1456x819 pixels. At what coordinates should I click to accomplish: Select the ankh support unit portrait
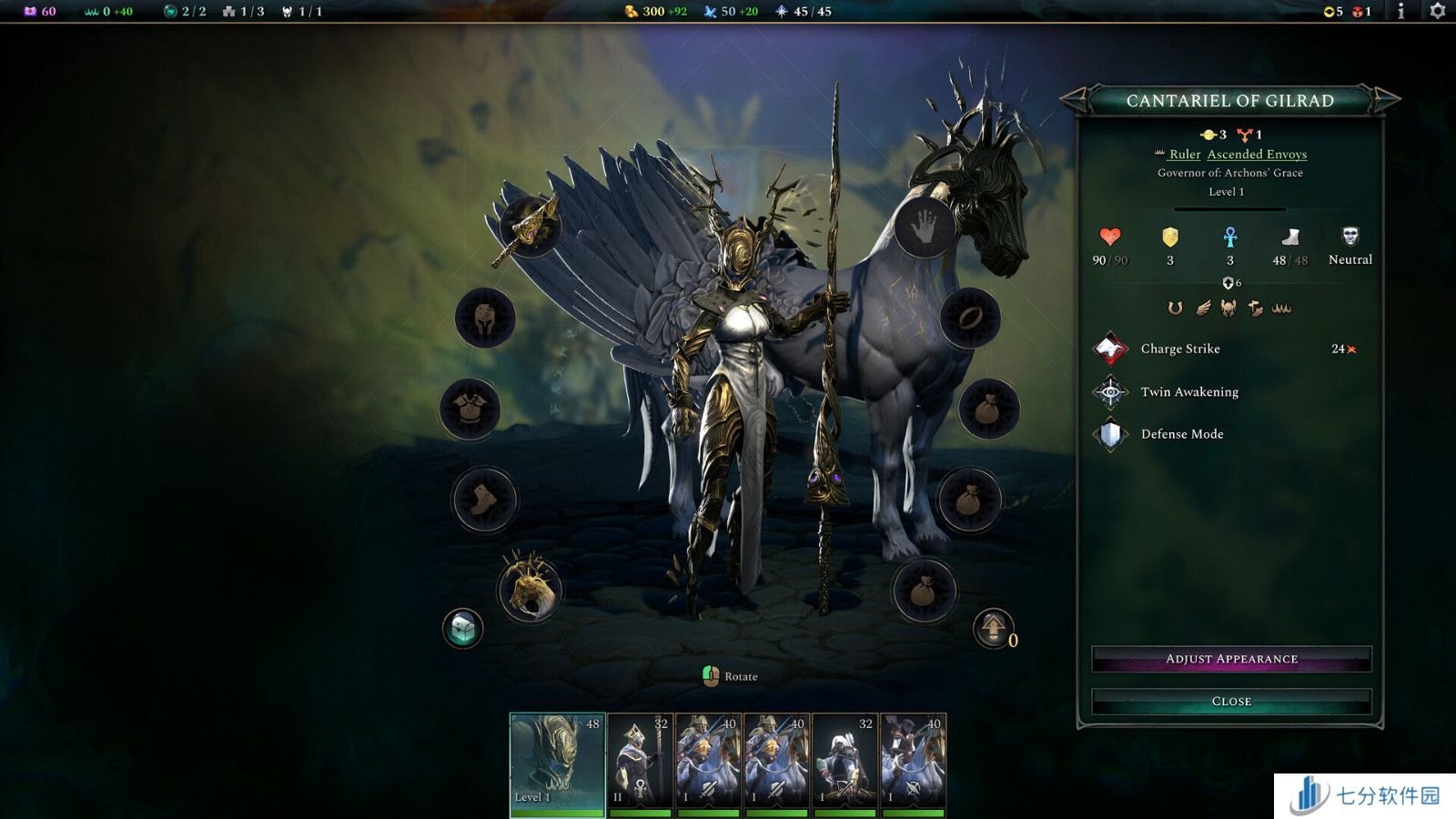[x=640, y=764]
